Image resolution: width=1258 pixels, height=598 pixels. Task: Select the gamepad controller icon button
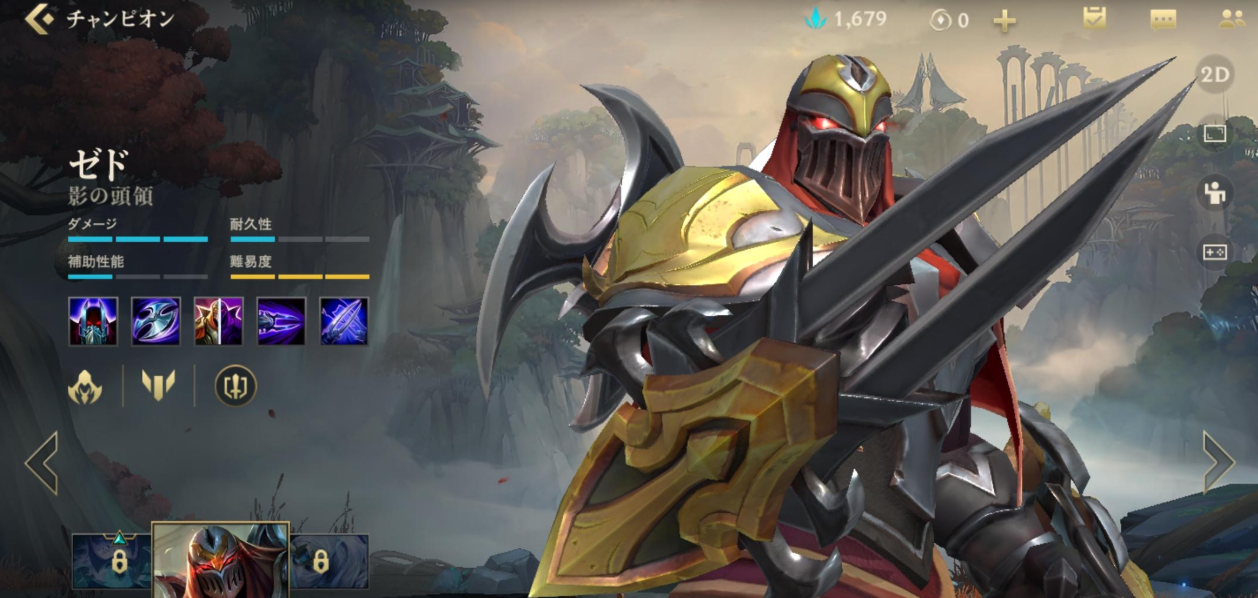(1214, 252)
